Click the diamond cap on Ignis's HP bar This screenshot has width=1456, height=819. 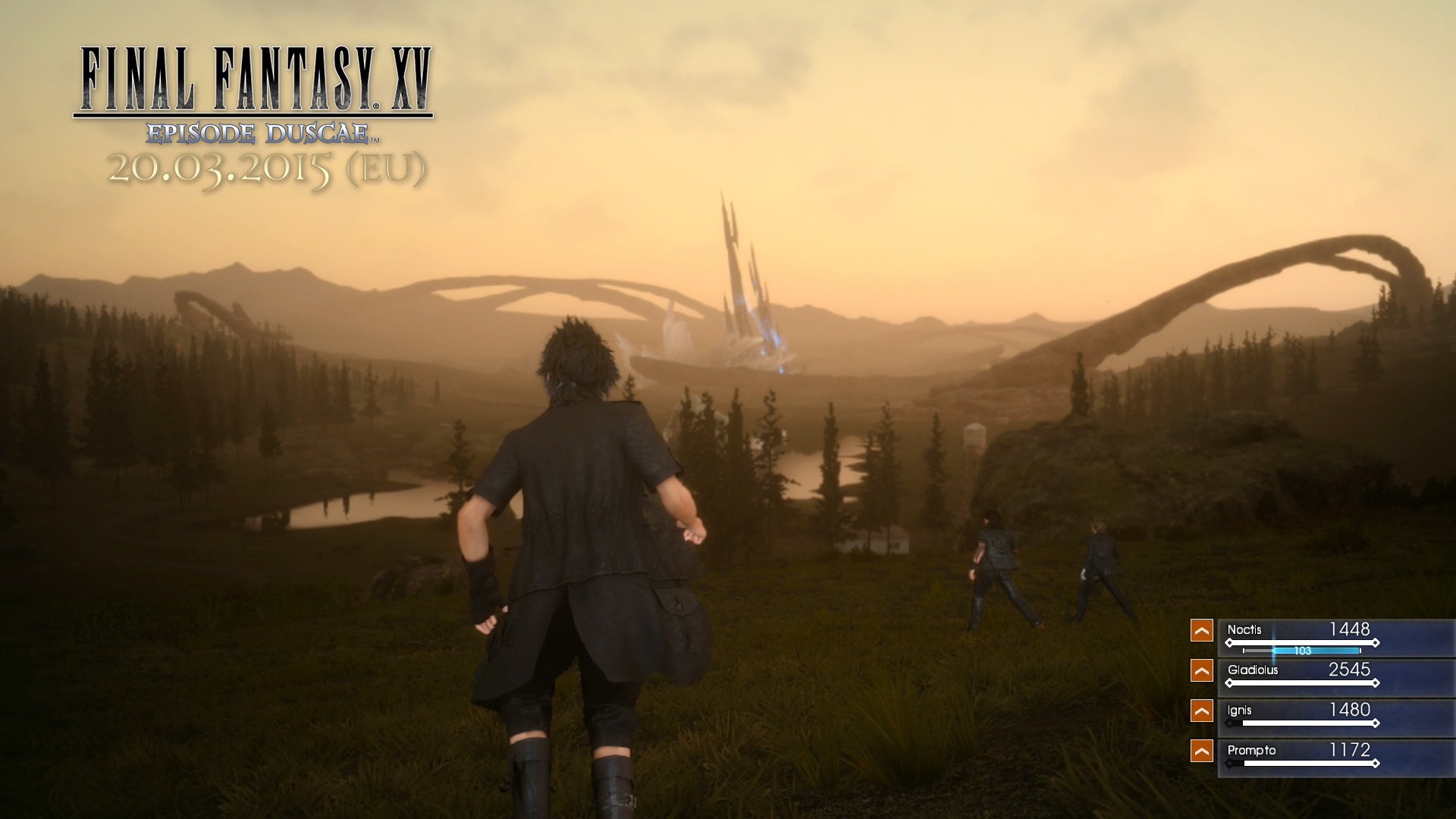[x=1376, y=723]
